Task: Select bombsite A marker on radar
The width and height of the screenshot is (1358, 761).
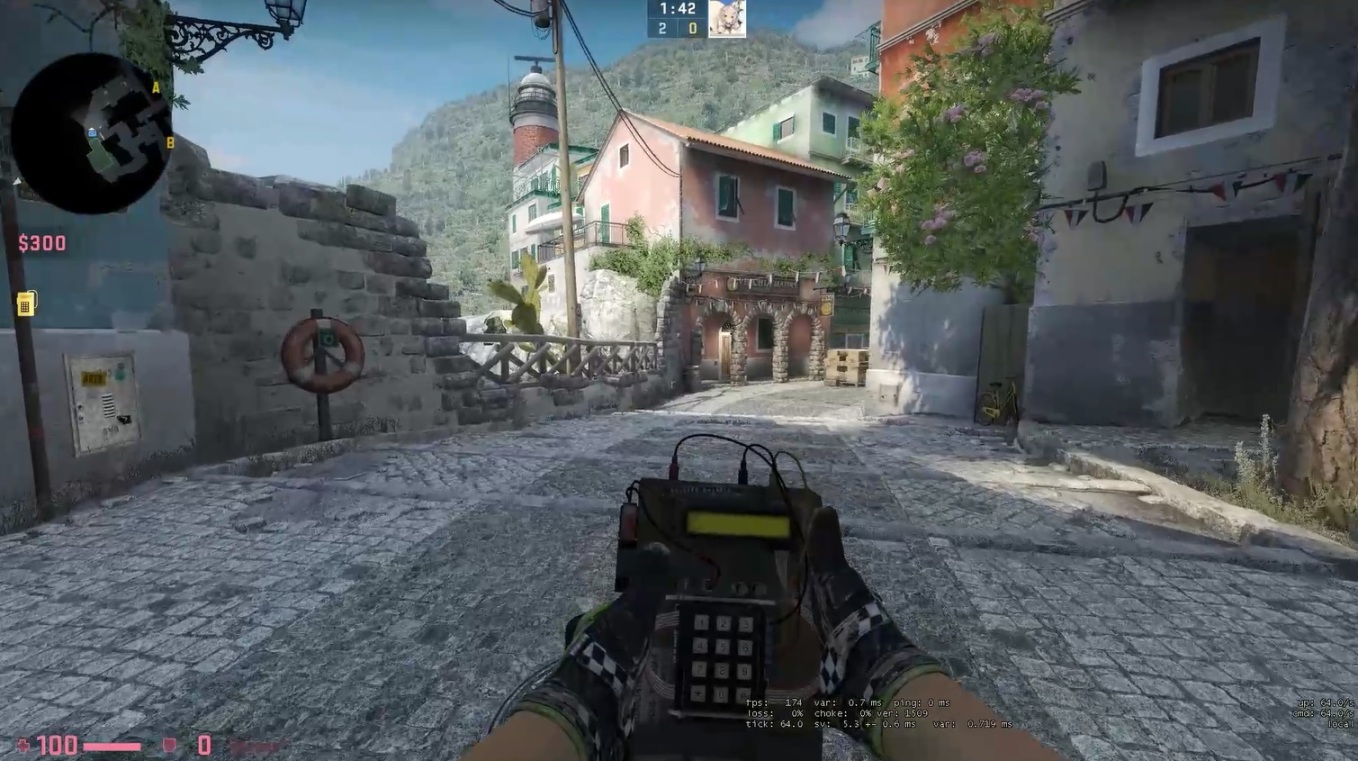Action: click(x=155, y=89)
